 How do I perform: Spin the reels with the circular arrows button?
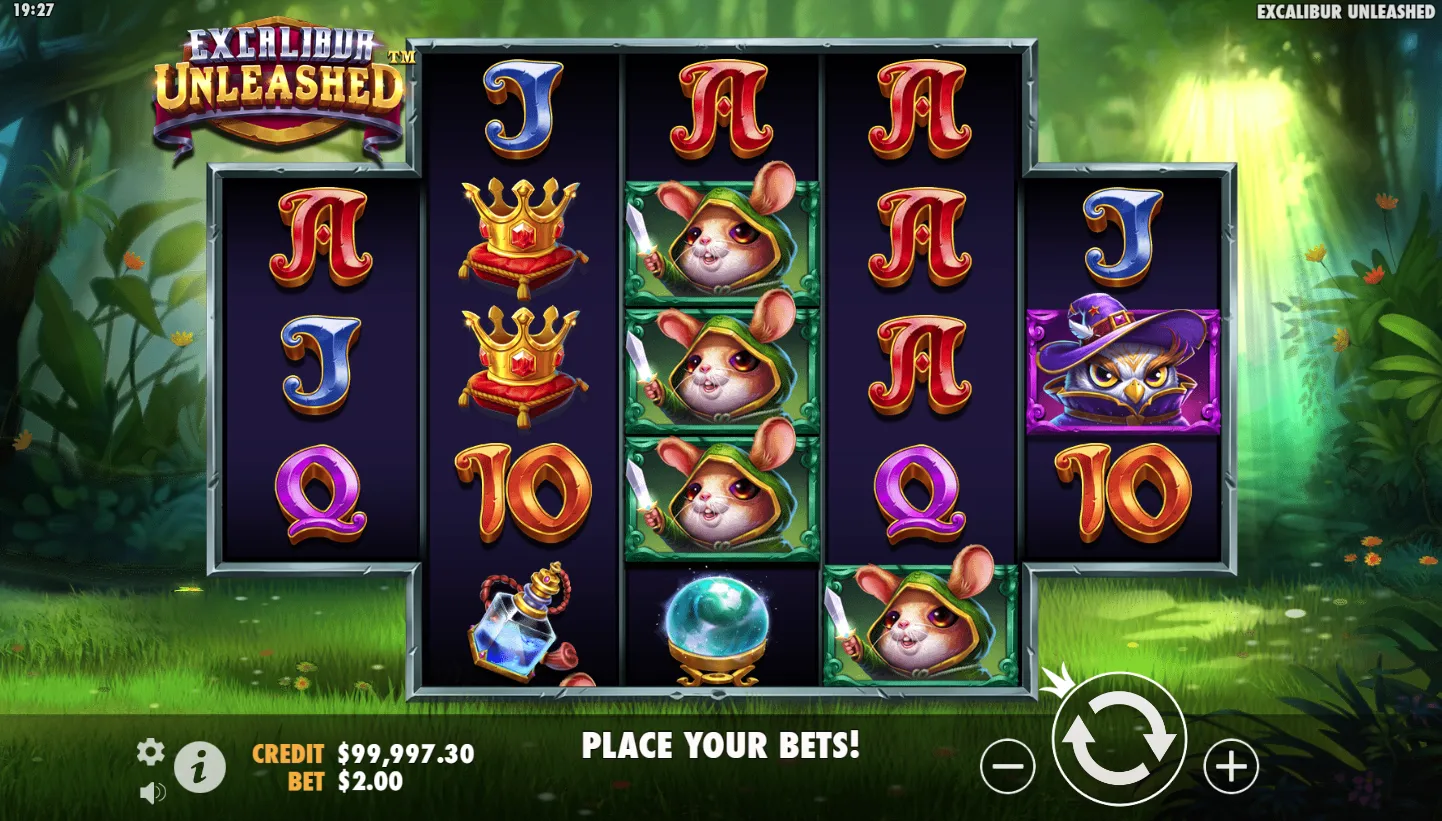click(1119, 740)
